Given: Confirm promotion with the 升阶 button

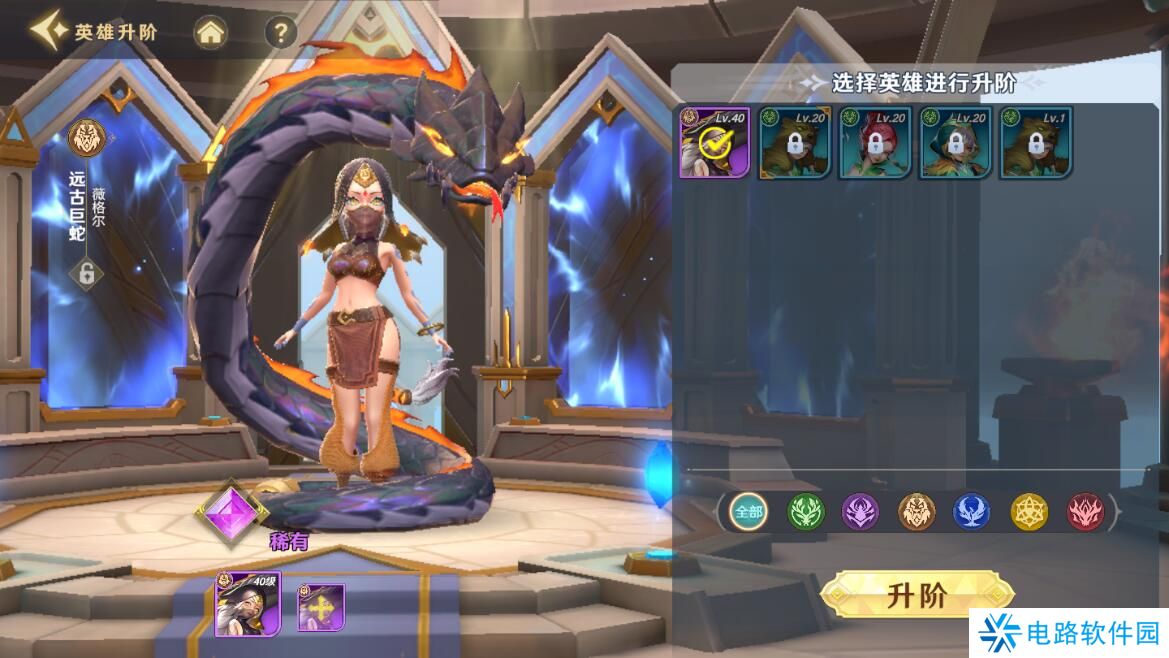Looking at the screenshot, I should tap(916, 596).
